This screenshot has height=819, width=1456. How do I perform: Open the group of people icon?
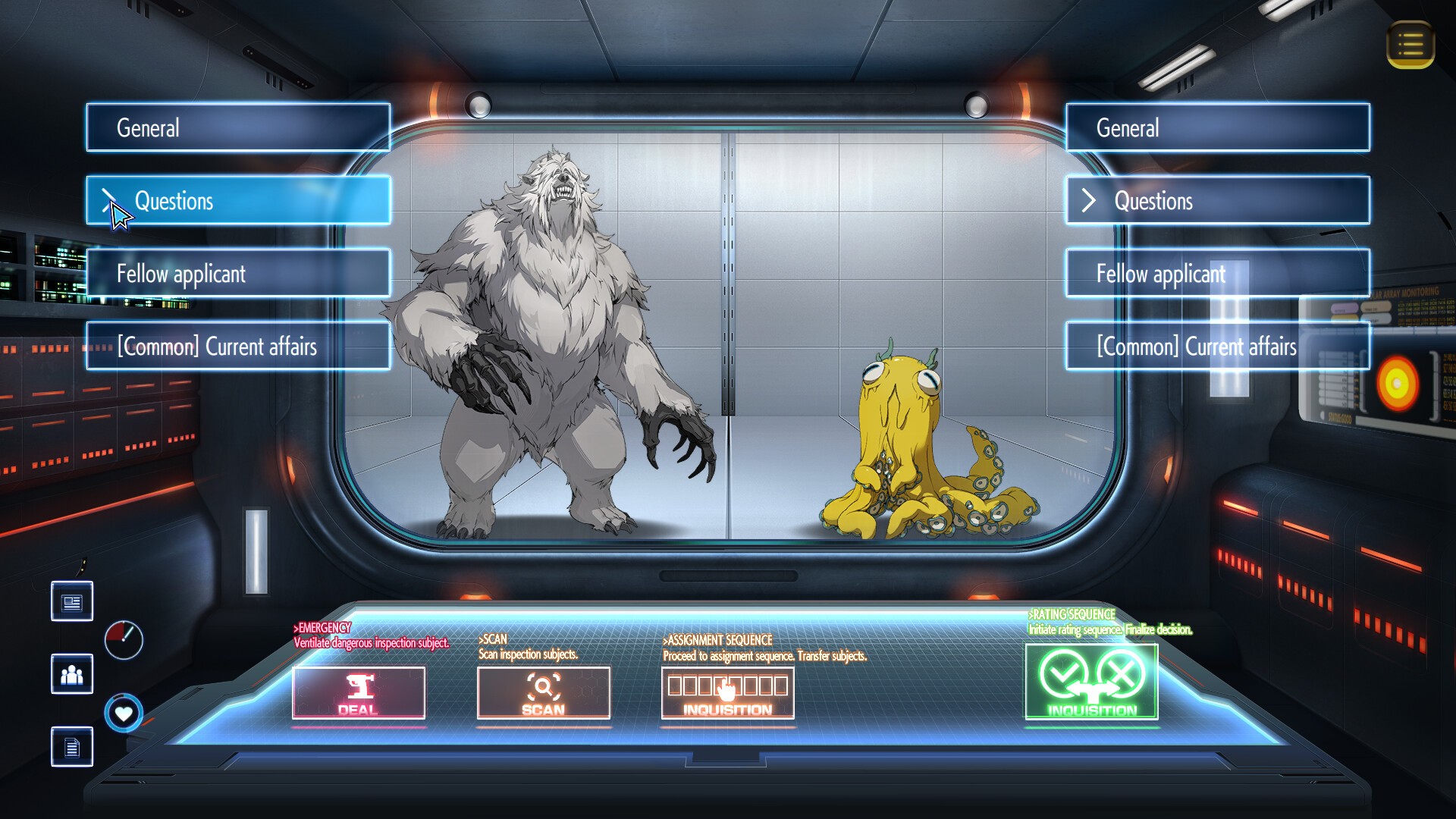72,674
